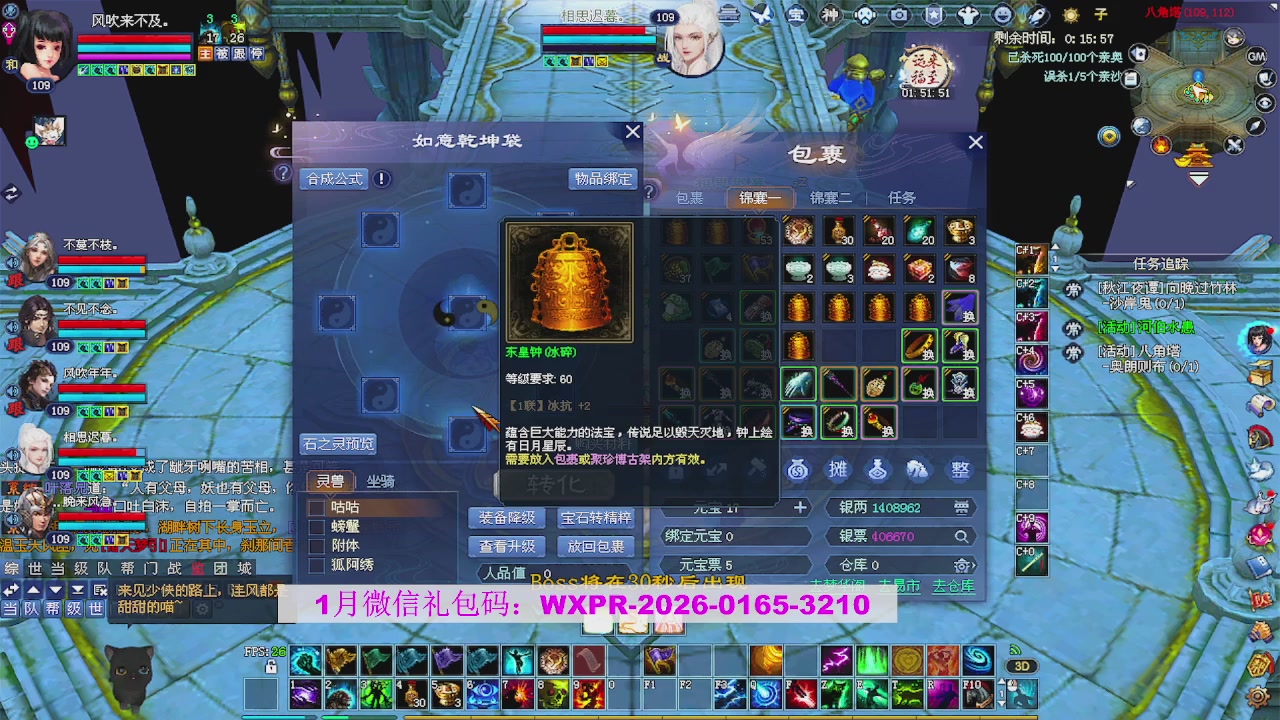Click the camera screenshot icon in top bar
This screenshot has height=720, width=1280.
[x=897, y=14]
